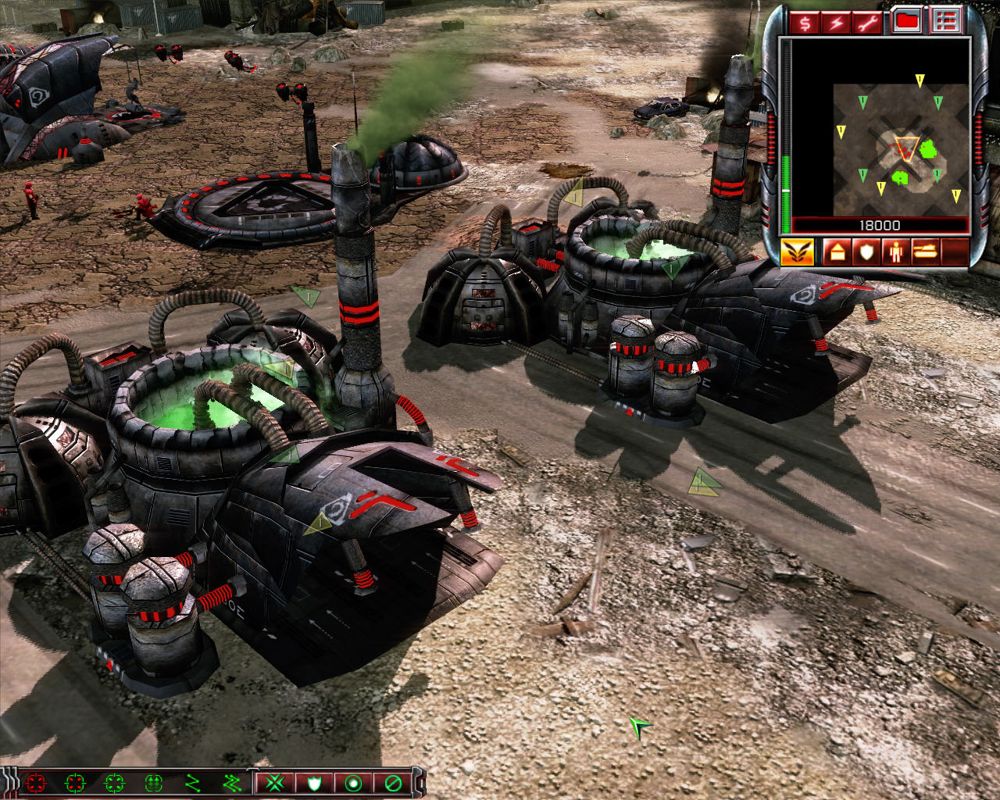Open the red folder button
Image resolution: width=1000 pixels, height=800 pixels.
[x=907, y=21]
